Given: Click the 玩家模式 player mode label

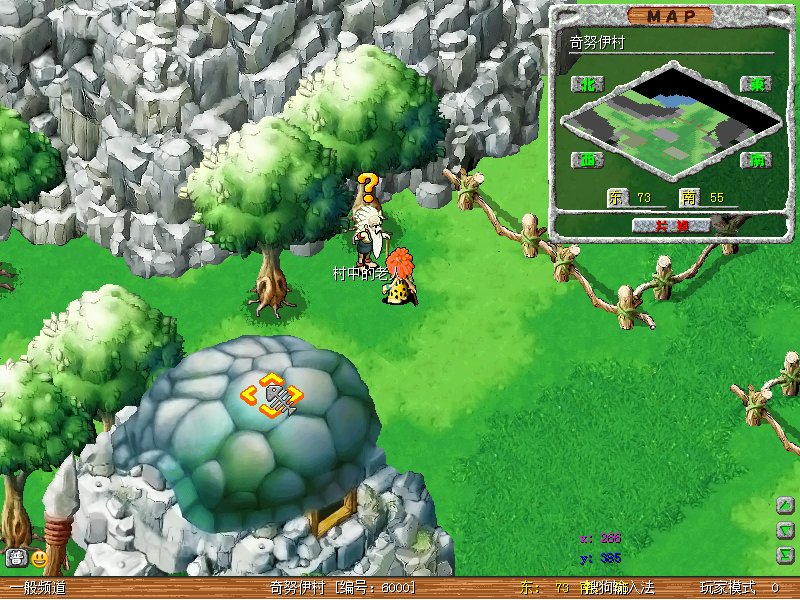Looking at the screenshot, I should (727, 588).
